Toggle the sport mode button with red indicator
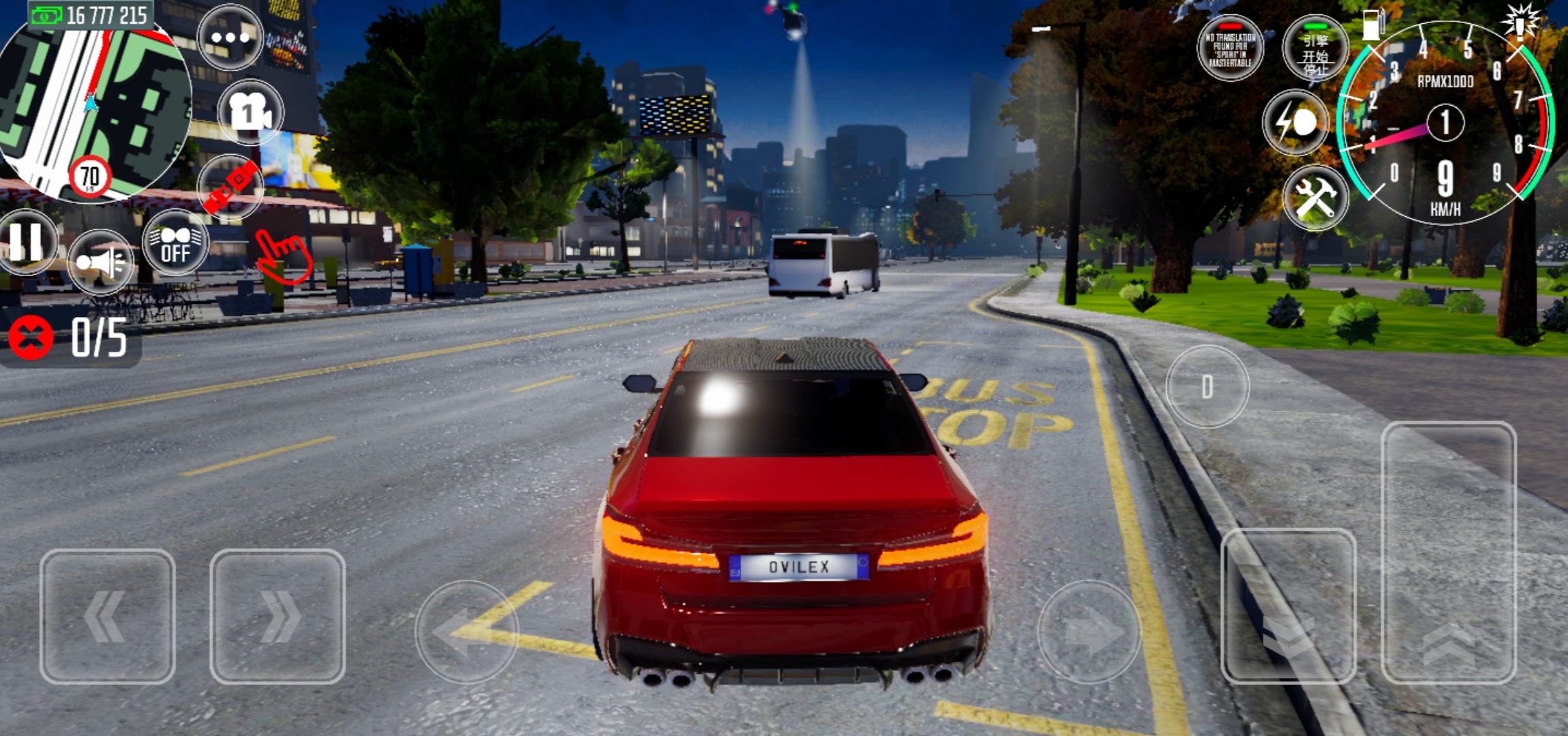The width and height of the screenshot is (1568, 736). [1231, 48]
